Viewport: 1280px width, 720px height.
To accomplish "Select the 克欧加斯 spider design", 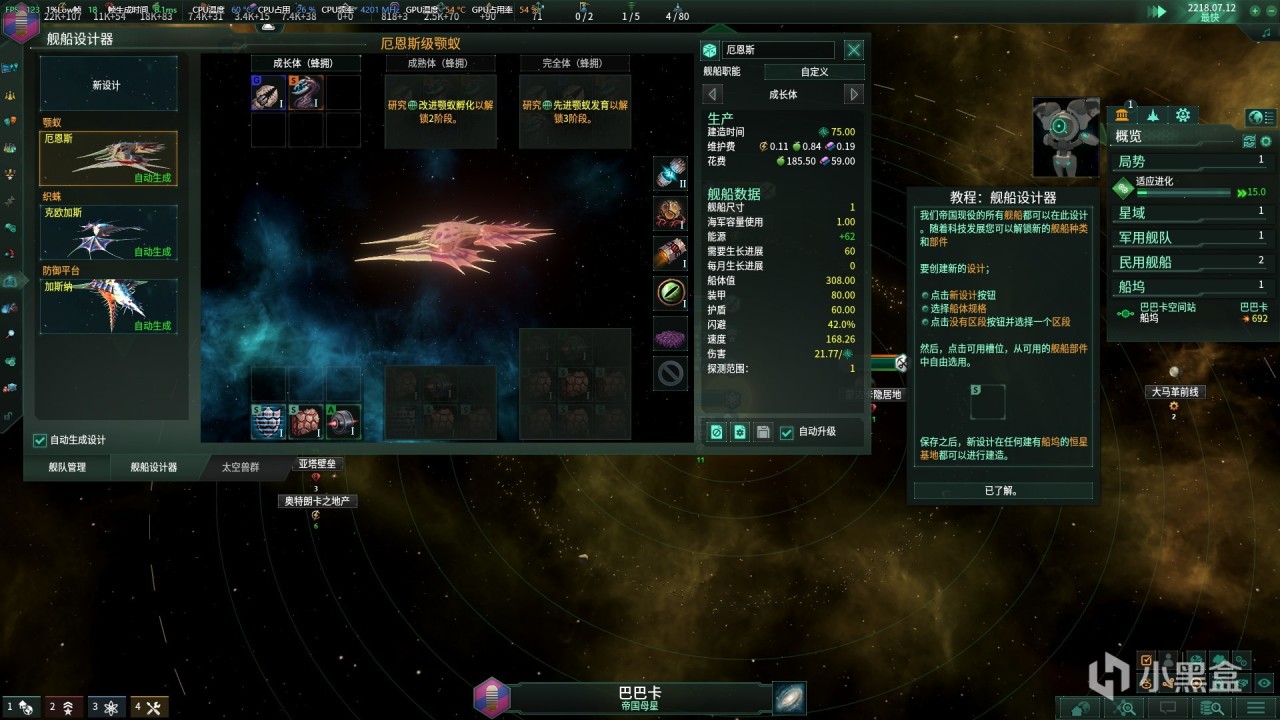I will point(108,232).
